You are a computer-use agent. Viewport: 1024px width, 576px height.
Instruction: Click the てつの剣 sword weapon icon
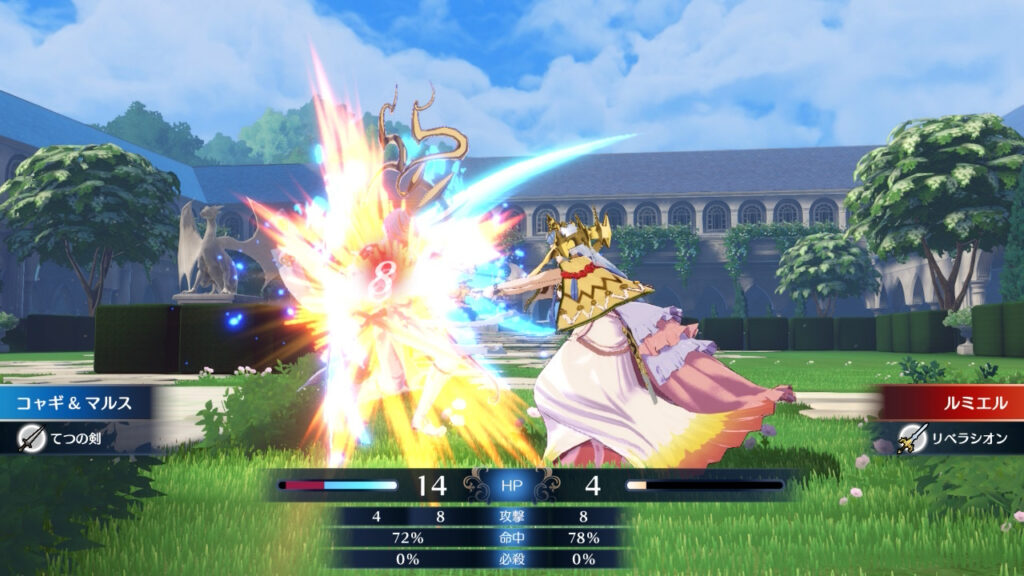[x=32, y=437]
